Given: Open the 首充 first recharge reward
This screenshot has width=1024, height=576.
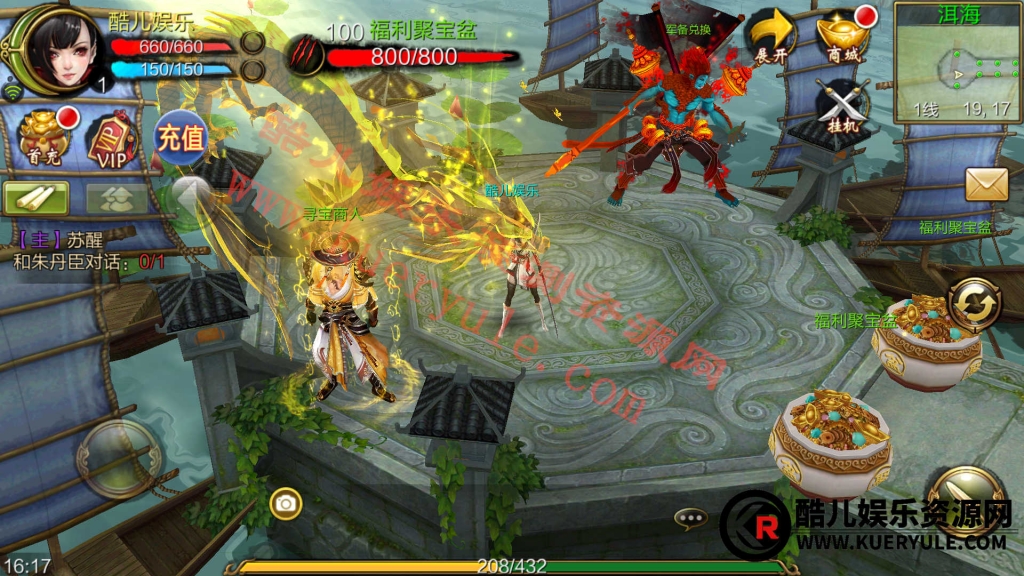Looking at the screenshot, I should pyautogui.click(x=46, y=138).
